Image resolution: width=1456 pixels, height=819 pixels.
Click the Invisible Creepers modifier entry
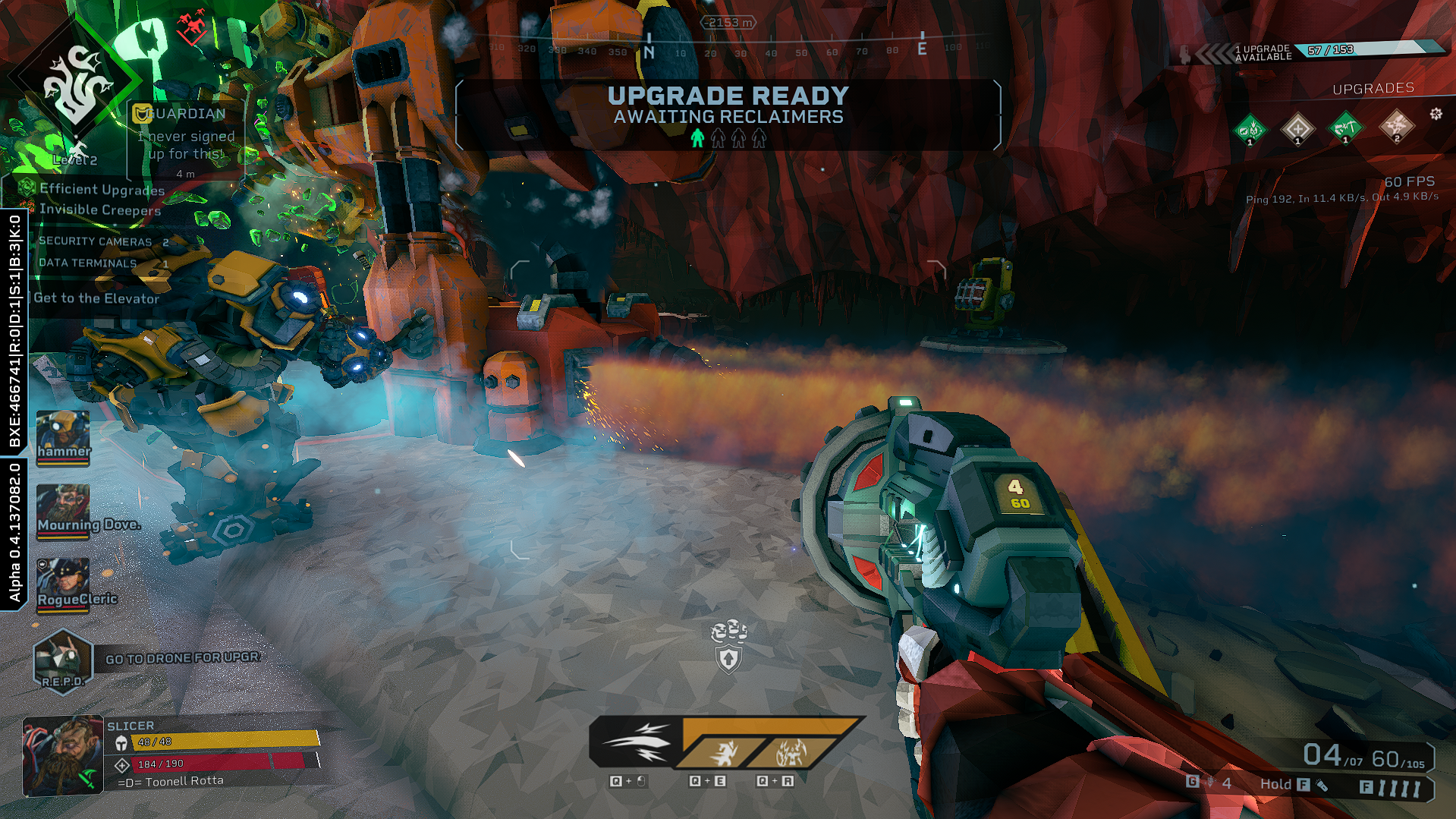pos(99,209)
